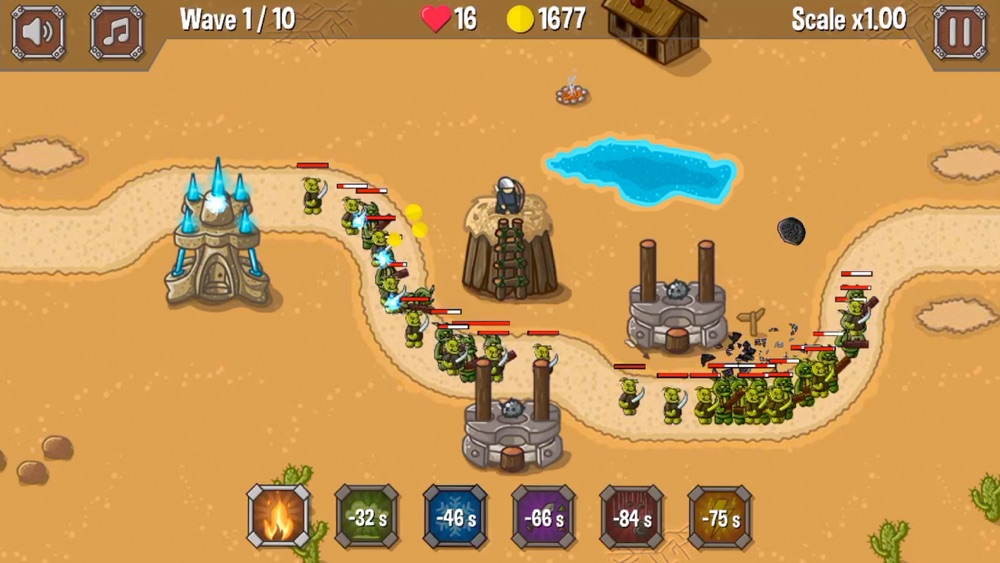The width and height of the screenshot is (1000, 563).
Task: Activate the fire flame ability
Action: (x=279, y=517)
